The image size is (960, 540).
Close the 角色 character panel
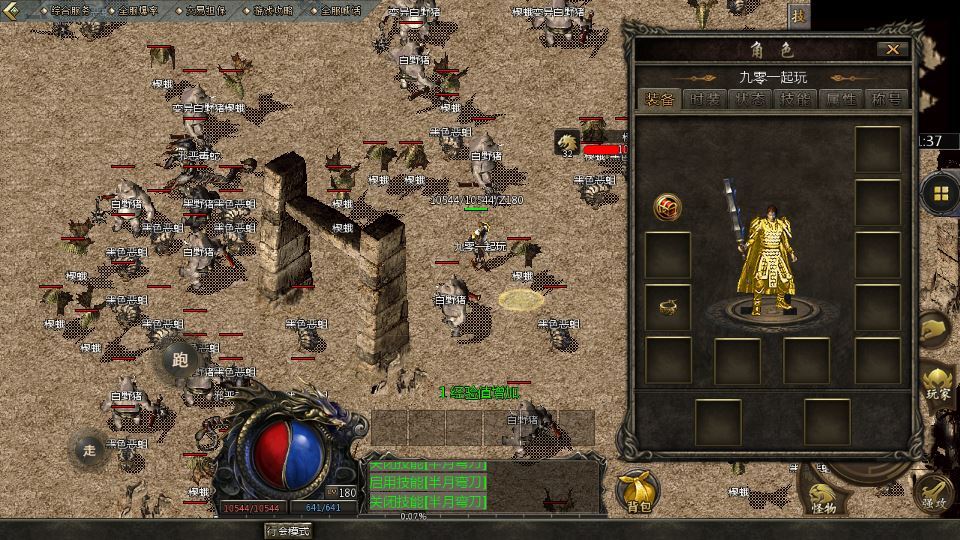tap(892, 49)
